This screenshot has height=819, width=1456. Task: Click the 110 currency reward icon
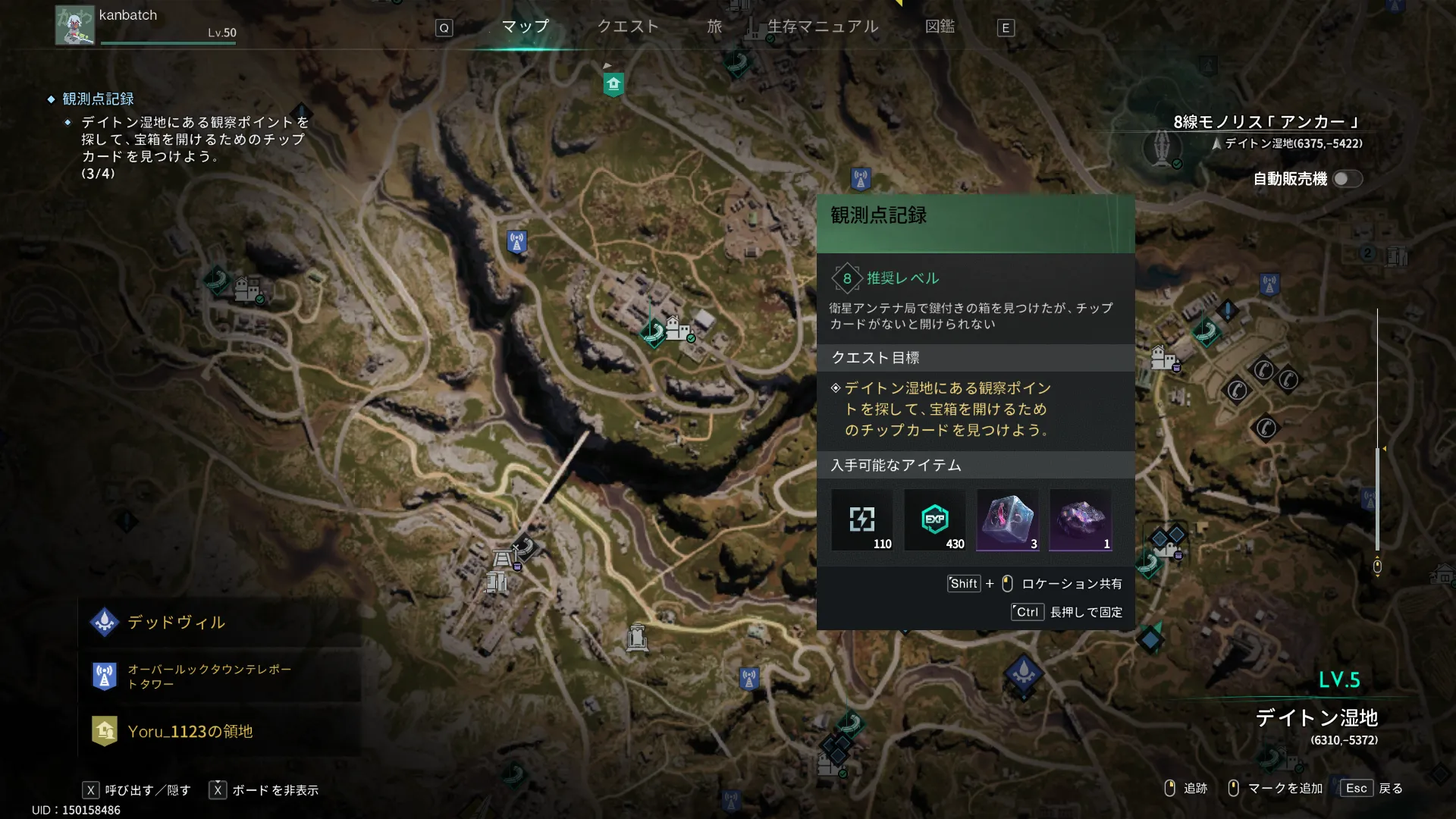point(862,520)
